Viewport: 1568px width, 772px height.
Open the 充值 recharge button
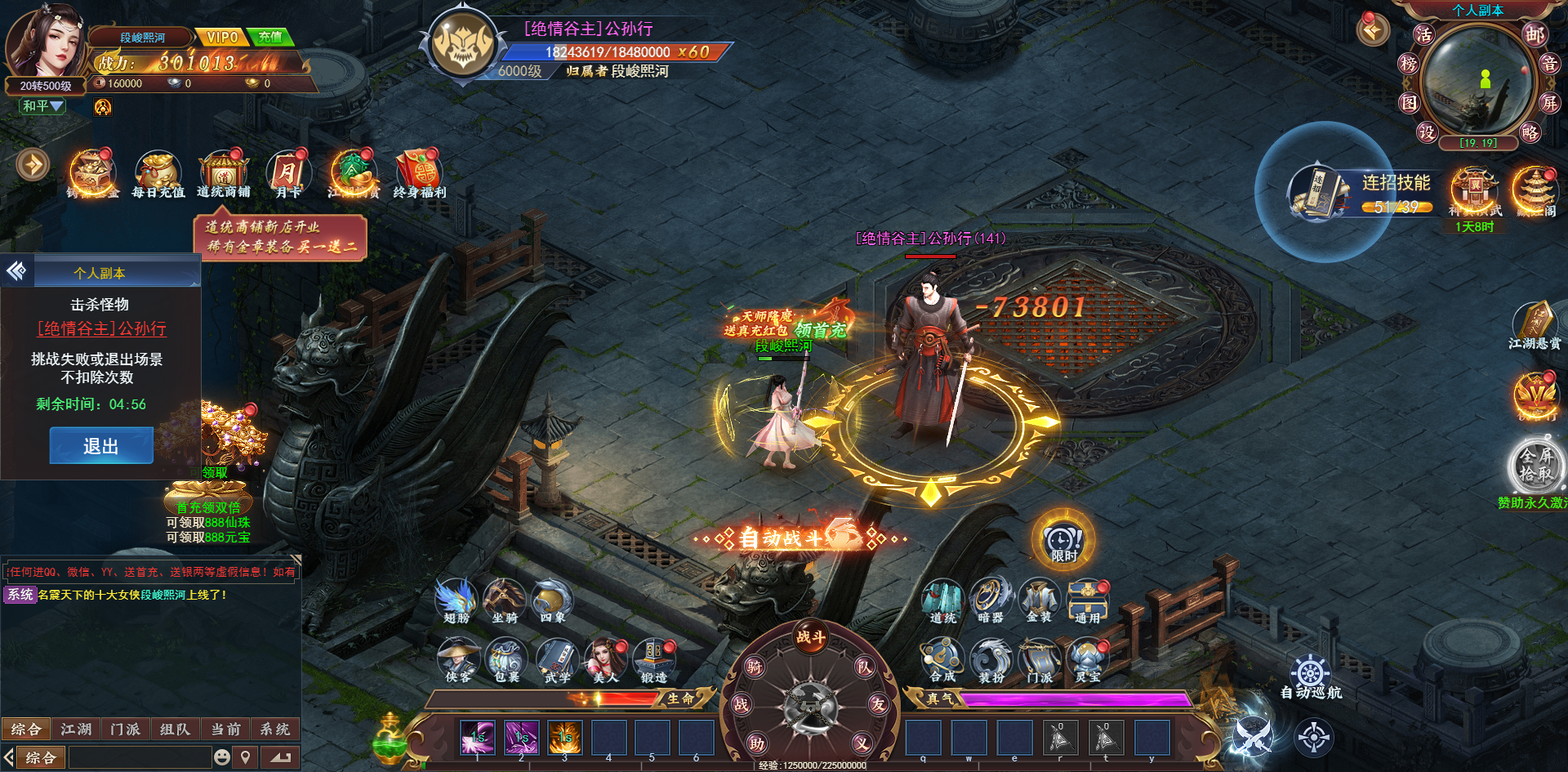[x=269, y=37]
